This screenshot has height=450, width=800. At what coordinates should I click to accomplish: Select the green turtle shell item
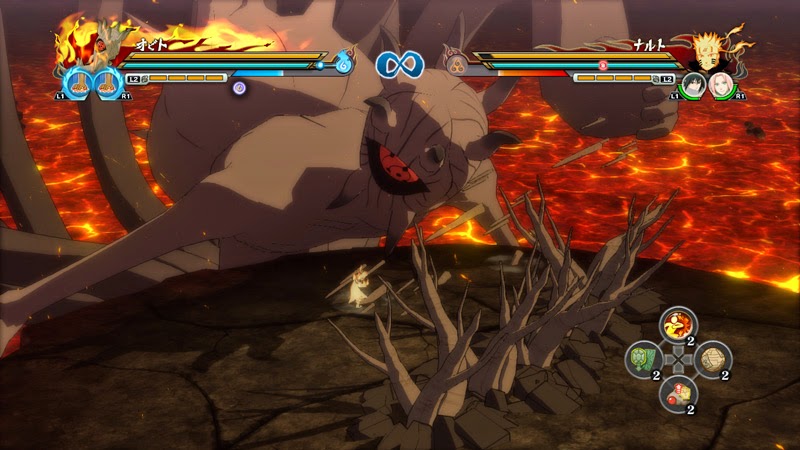(642, 358)
